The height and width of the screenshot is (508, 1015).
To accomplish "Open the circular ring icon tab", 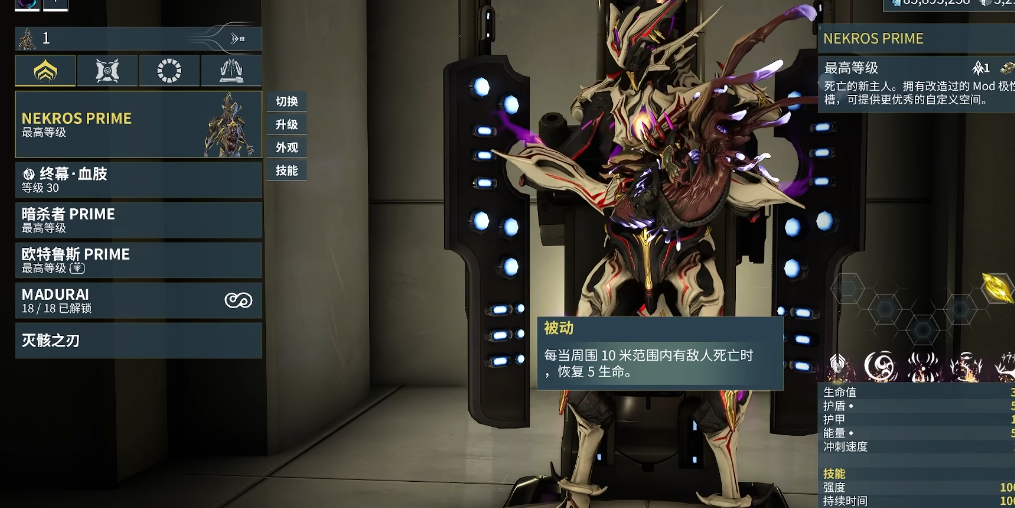I will (x=169, y=70).
